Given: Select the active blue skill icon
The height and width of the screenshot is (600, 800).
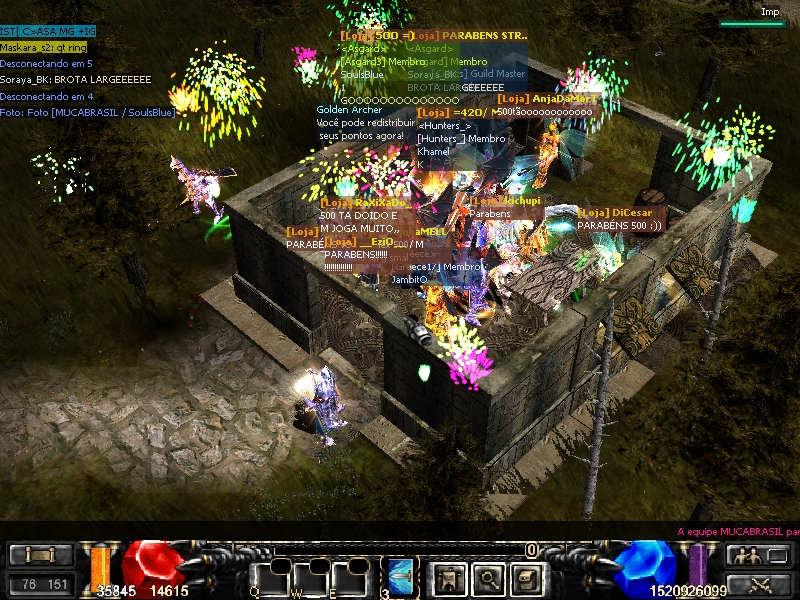Looking at the screenshot, I should tap(401, 576).
